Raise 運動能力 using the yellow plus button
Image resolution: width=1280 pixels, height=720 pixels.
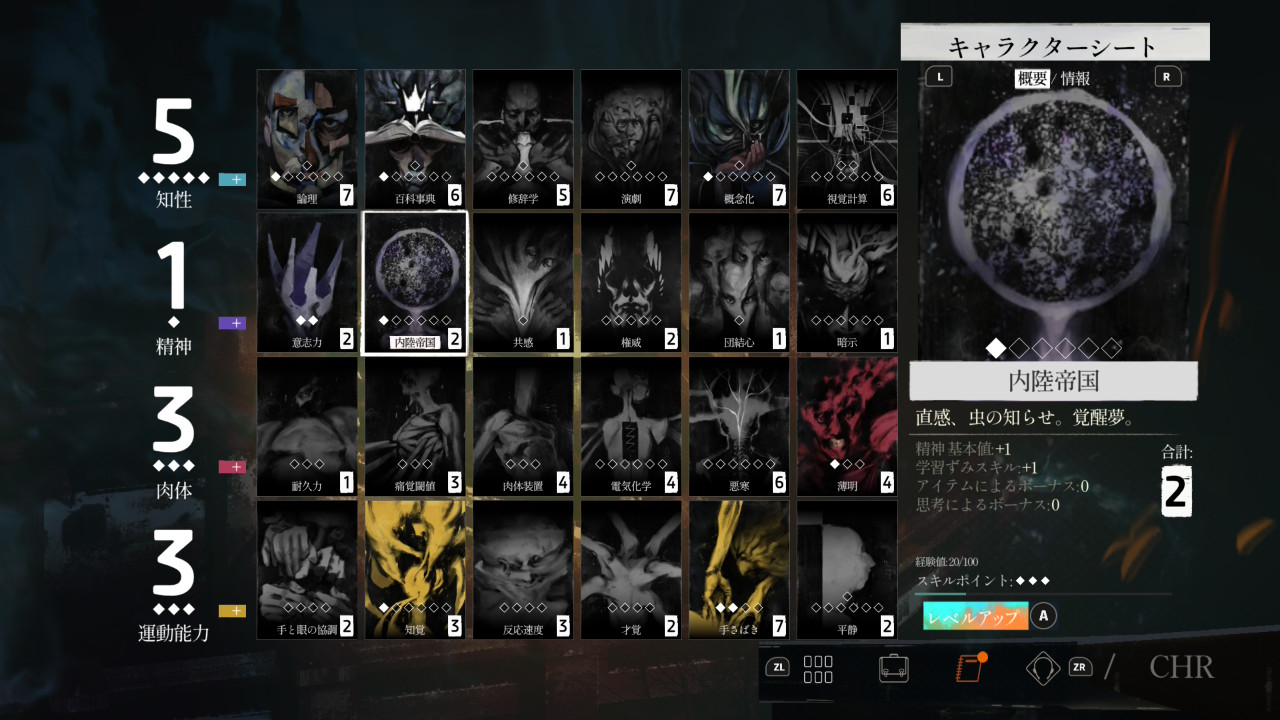(x=232, y=611)
